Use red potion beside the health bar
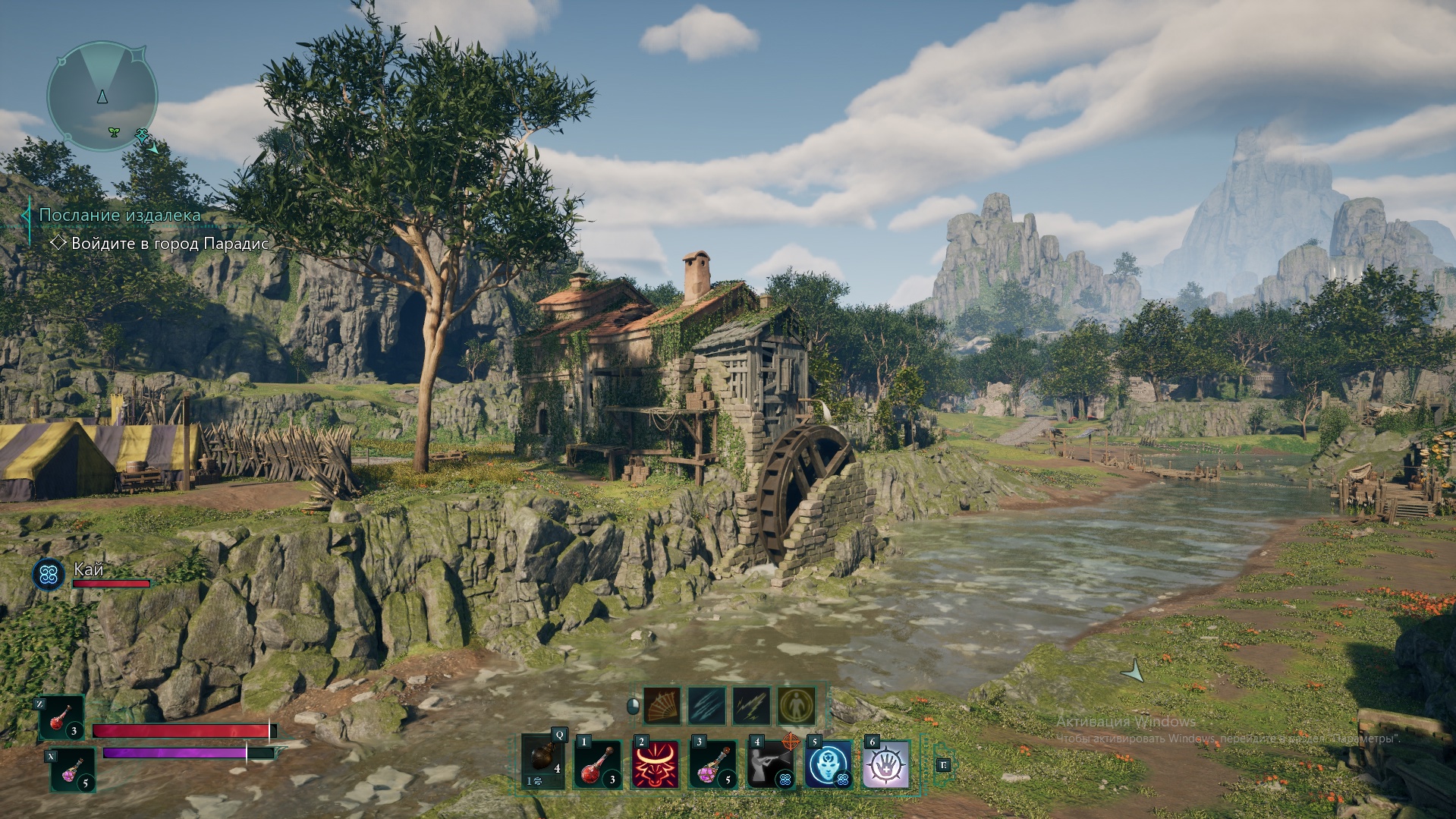This screenshot has height=819, width=1456. pos(61,718)
